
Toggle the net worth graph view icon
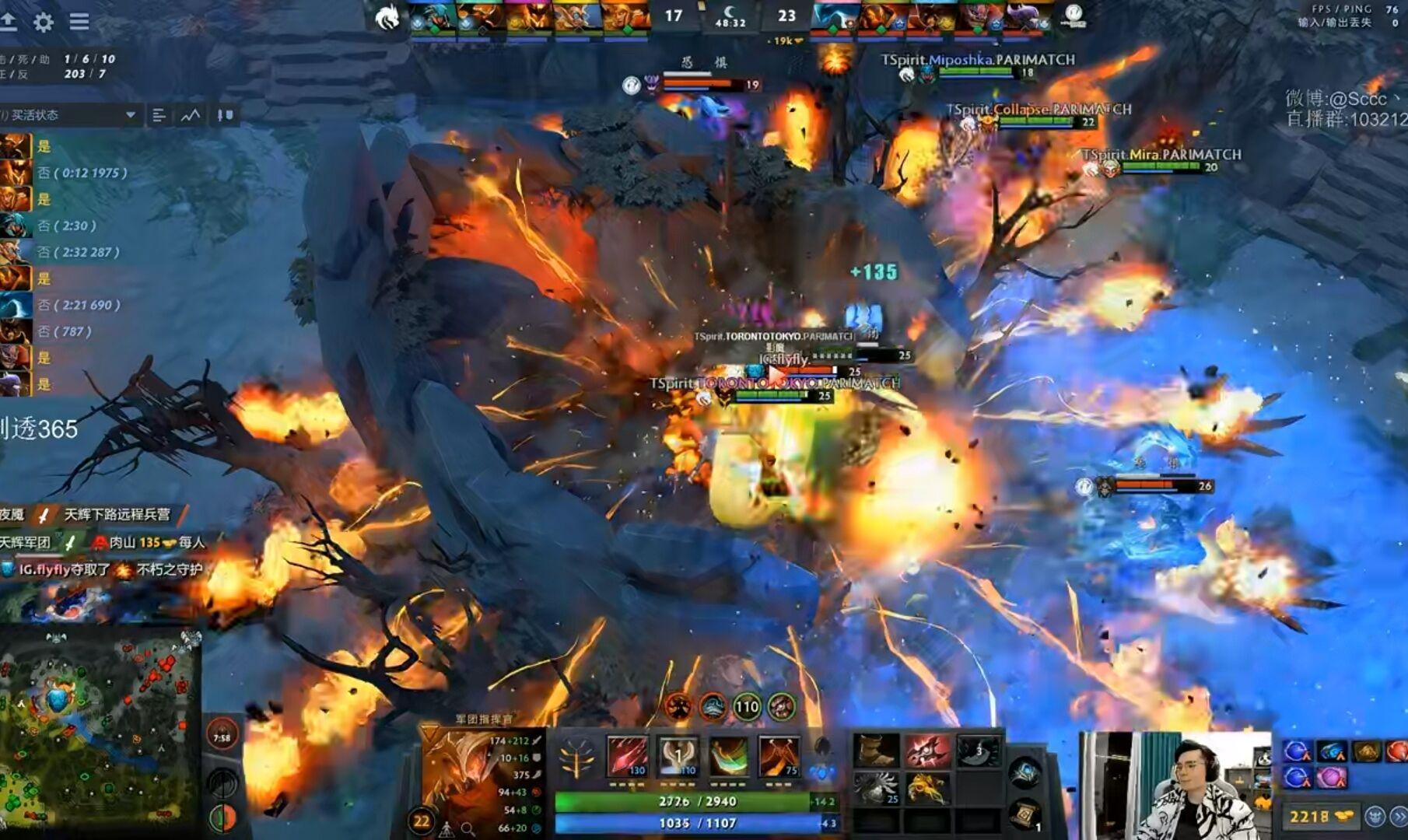(x=191, y=115)
